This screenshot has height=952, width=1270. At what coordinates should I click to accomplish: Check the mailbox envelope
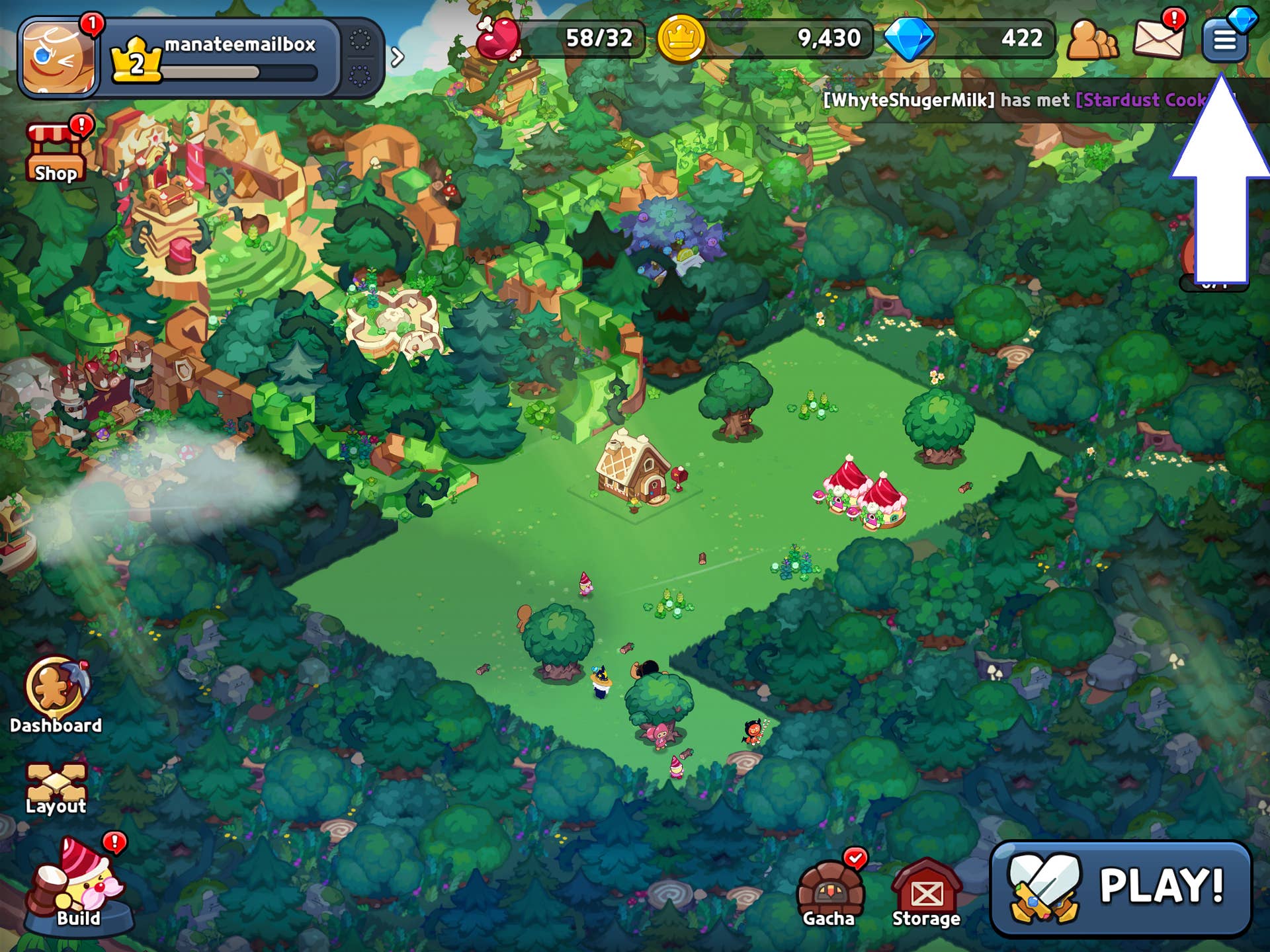click(1158, 38)
